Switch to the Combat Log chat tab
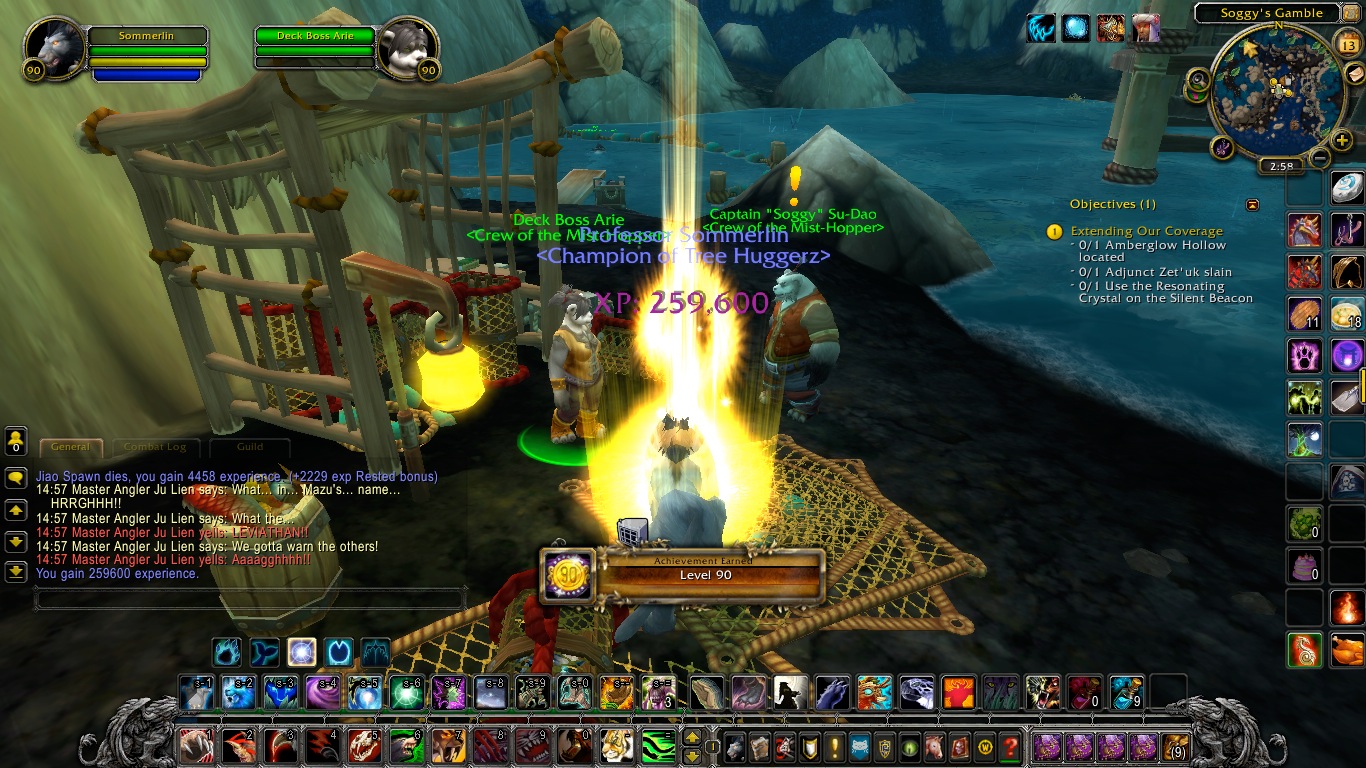Screen dimensions: 1366x768 pyautogui.click(x=155, y=447)
